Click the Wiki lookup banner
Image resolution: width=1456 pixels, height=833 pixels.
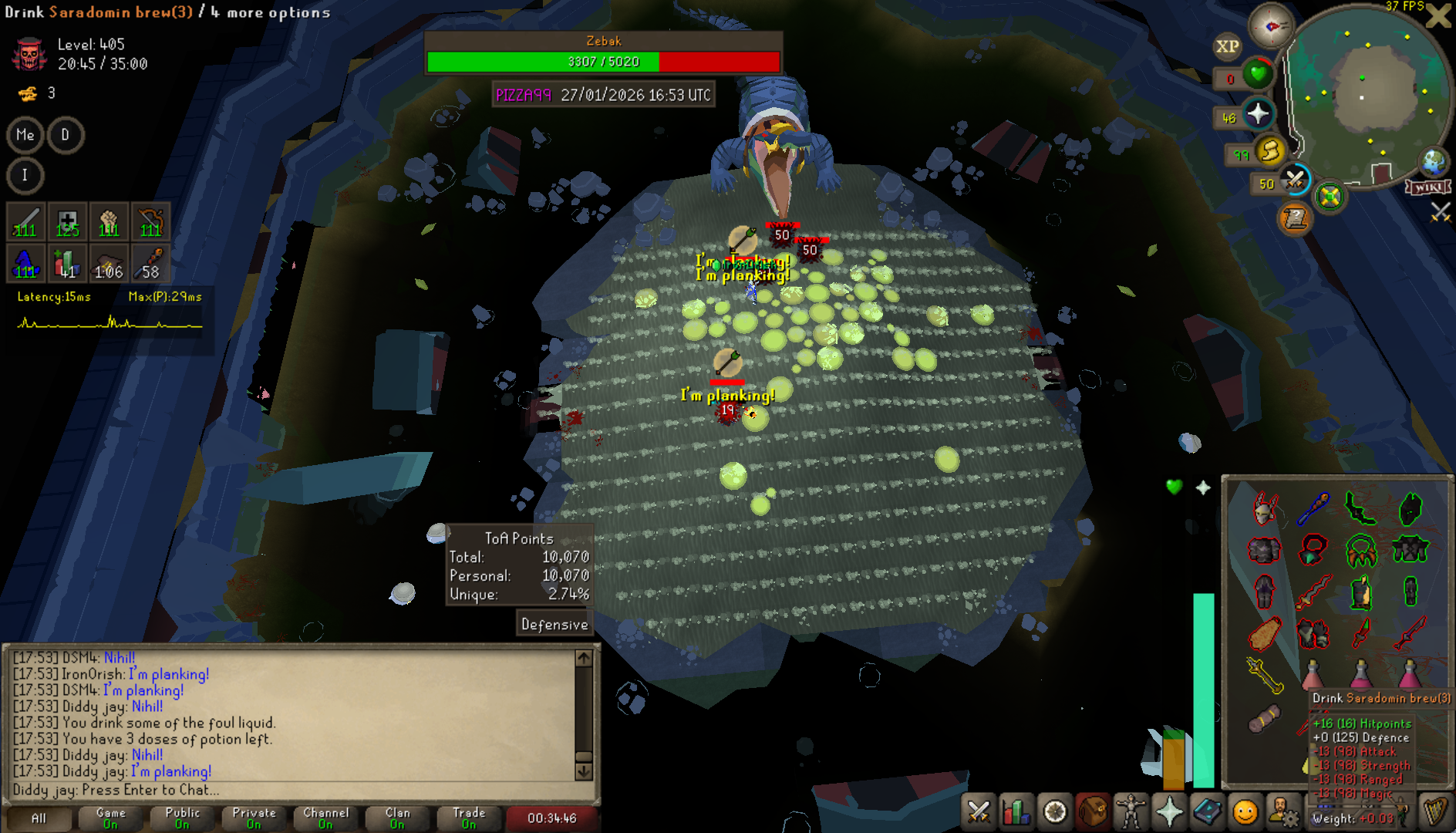[x=1429, y=187]
